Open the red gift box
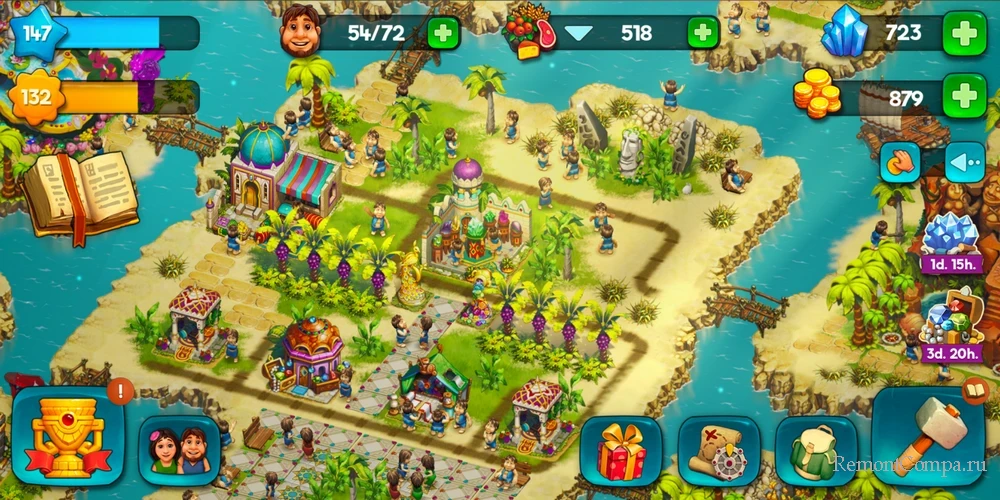 click(x=620, y=451)
